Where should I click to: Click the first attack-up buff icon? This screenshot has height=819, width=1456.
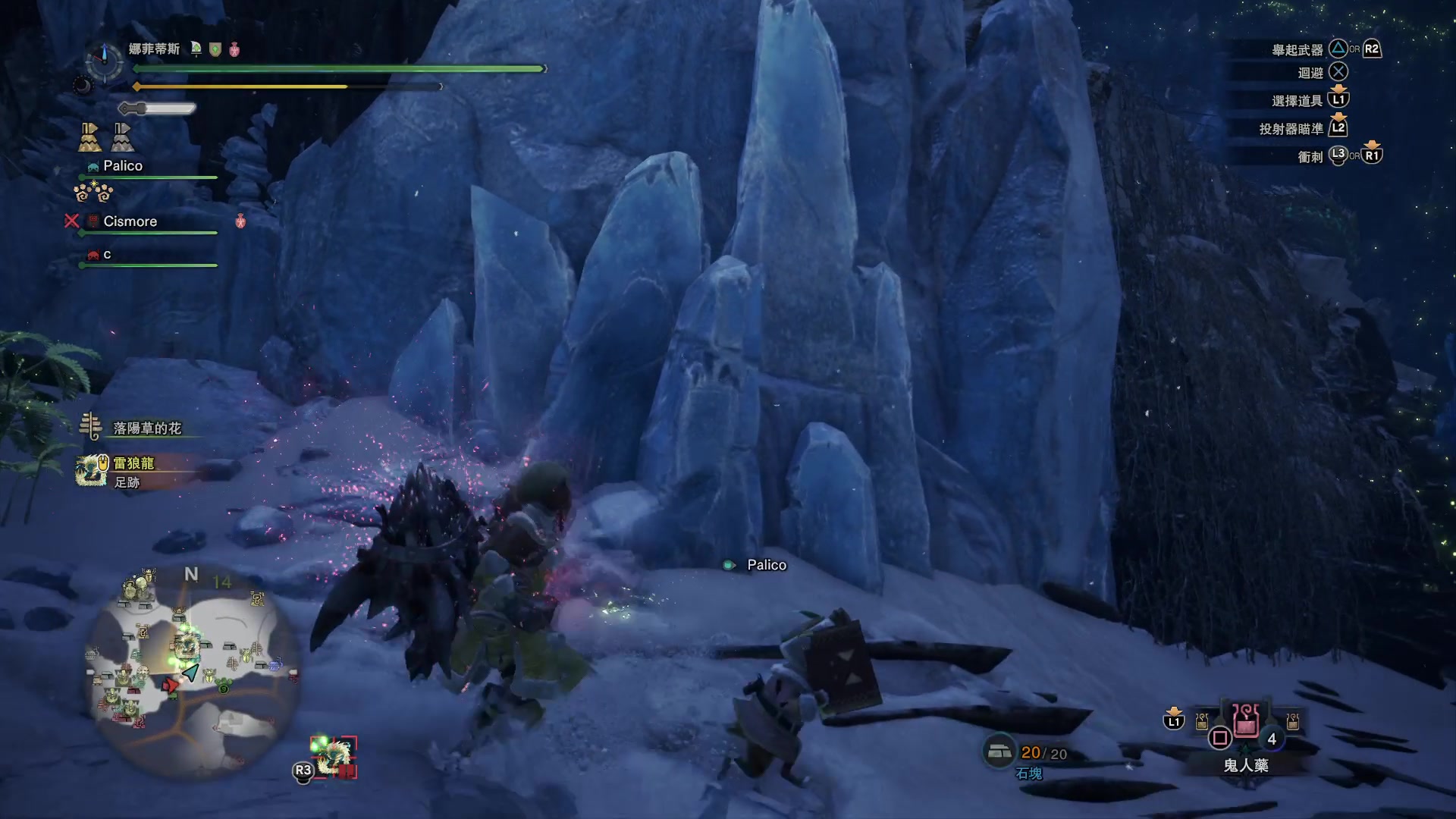coord(90,137)
